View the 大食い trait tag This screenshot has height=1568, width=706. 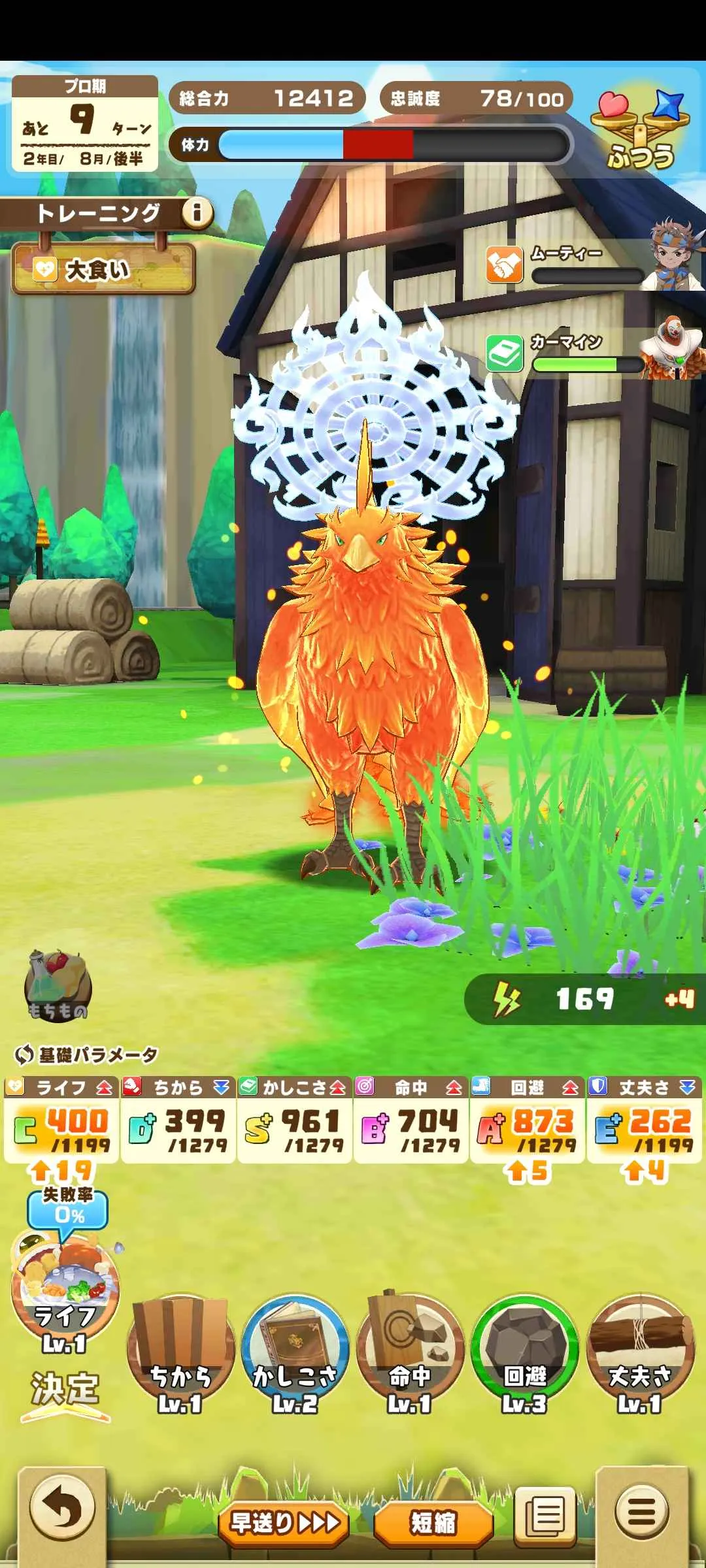point(103,269)
